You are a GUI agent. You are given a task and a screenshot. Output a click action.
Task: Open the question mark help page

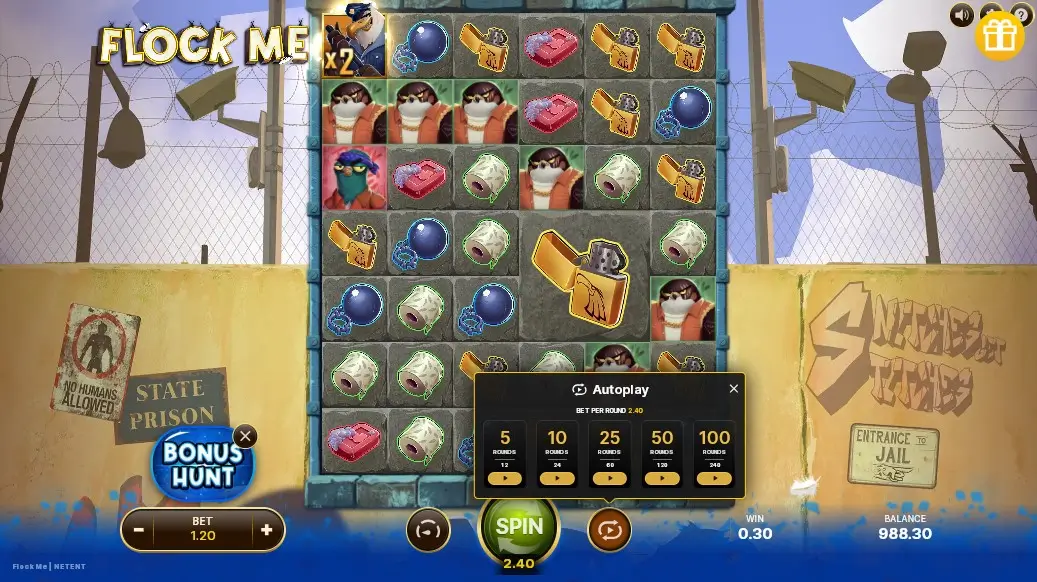1022,14
